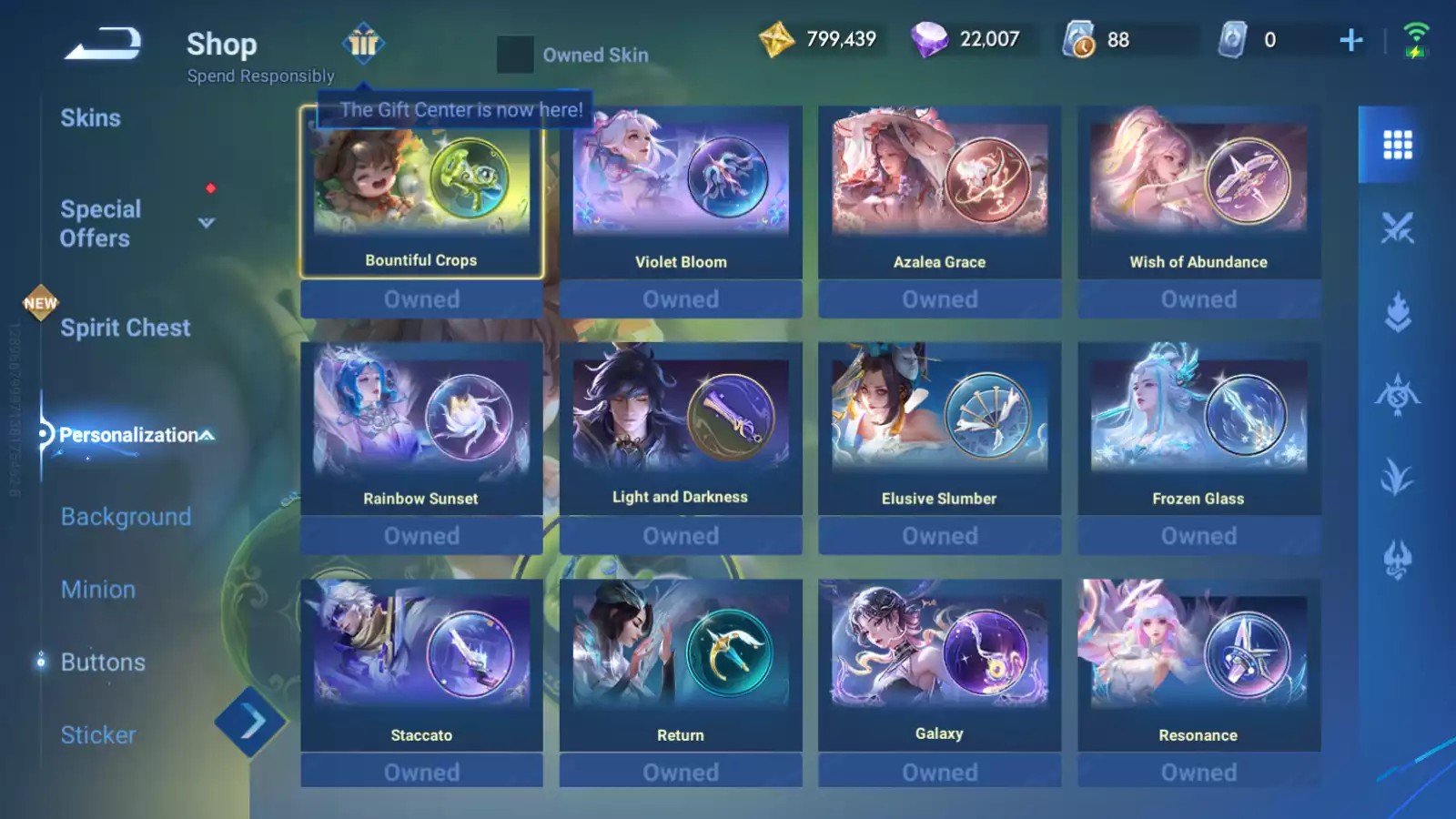Image resolution: width=1456 pixels, height=819 pixels.
Task: Select the Bountiful Crops item card
Action: (421, 193)
